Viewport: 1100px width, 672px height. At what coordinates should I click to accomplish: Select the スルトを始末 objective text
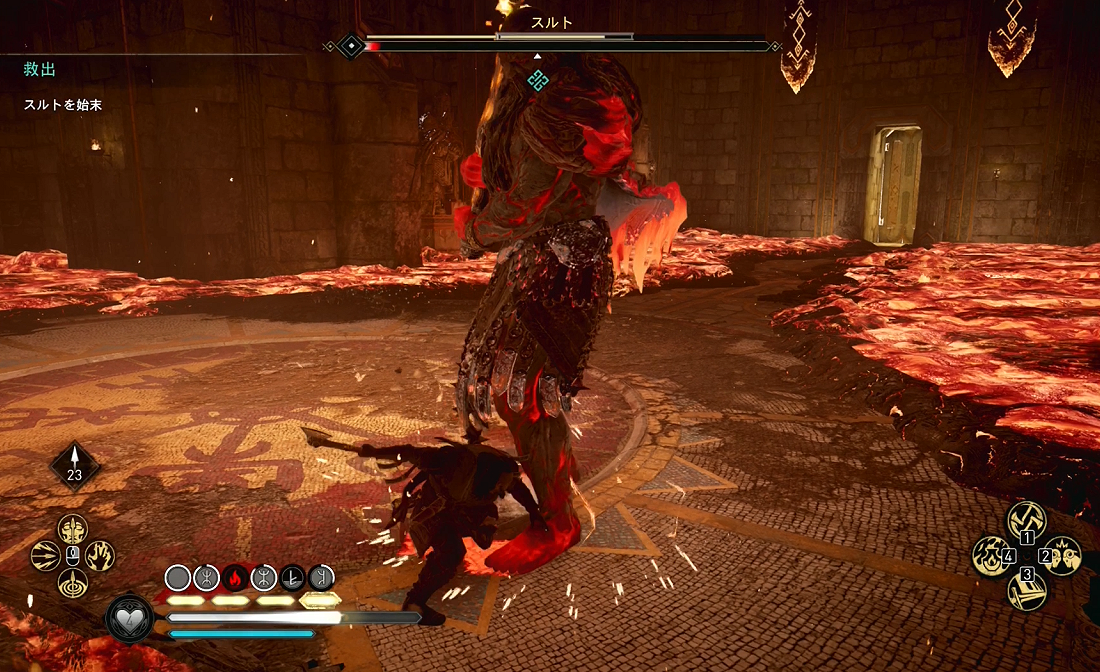click(x=63, y=104)
